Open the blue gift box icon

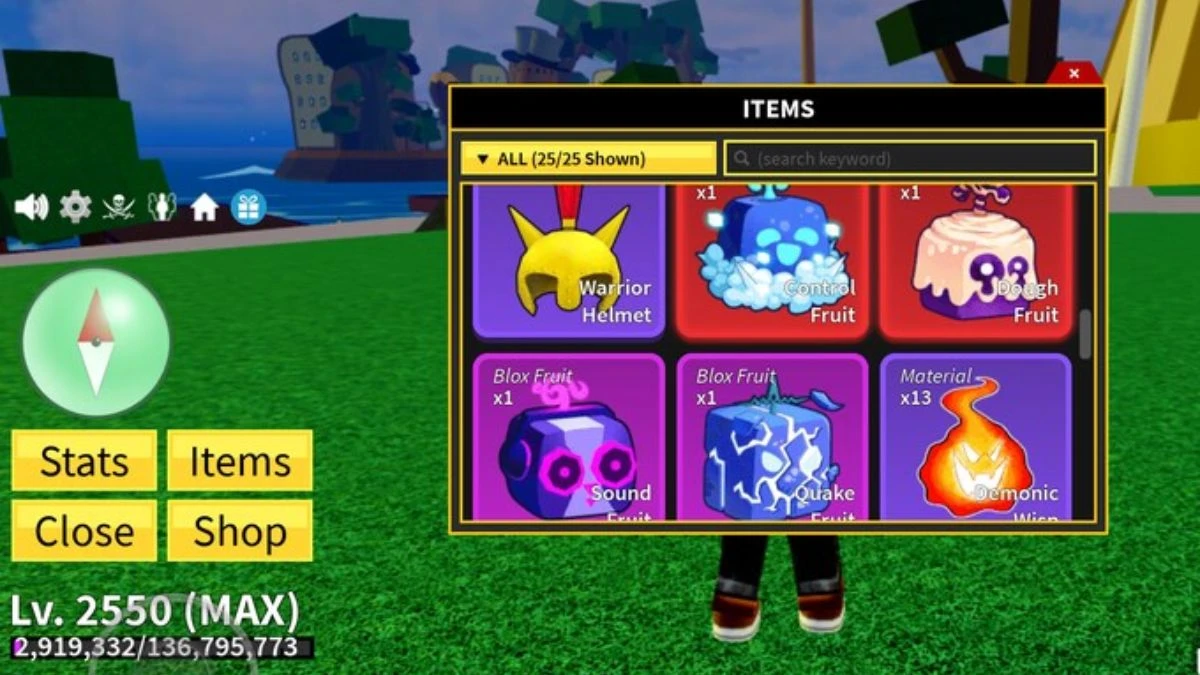(x=248, y=207)
